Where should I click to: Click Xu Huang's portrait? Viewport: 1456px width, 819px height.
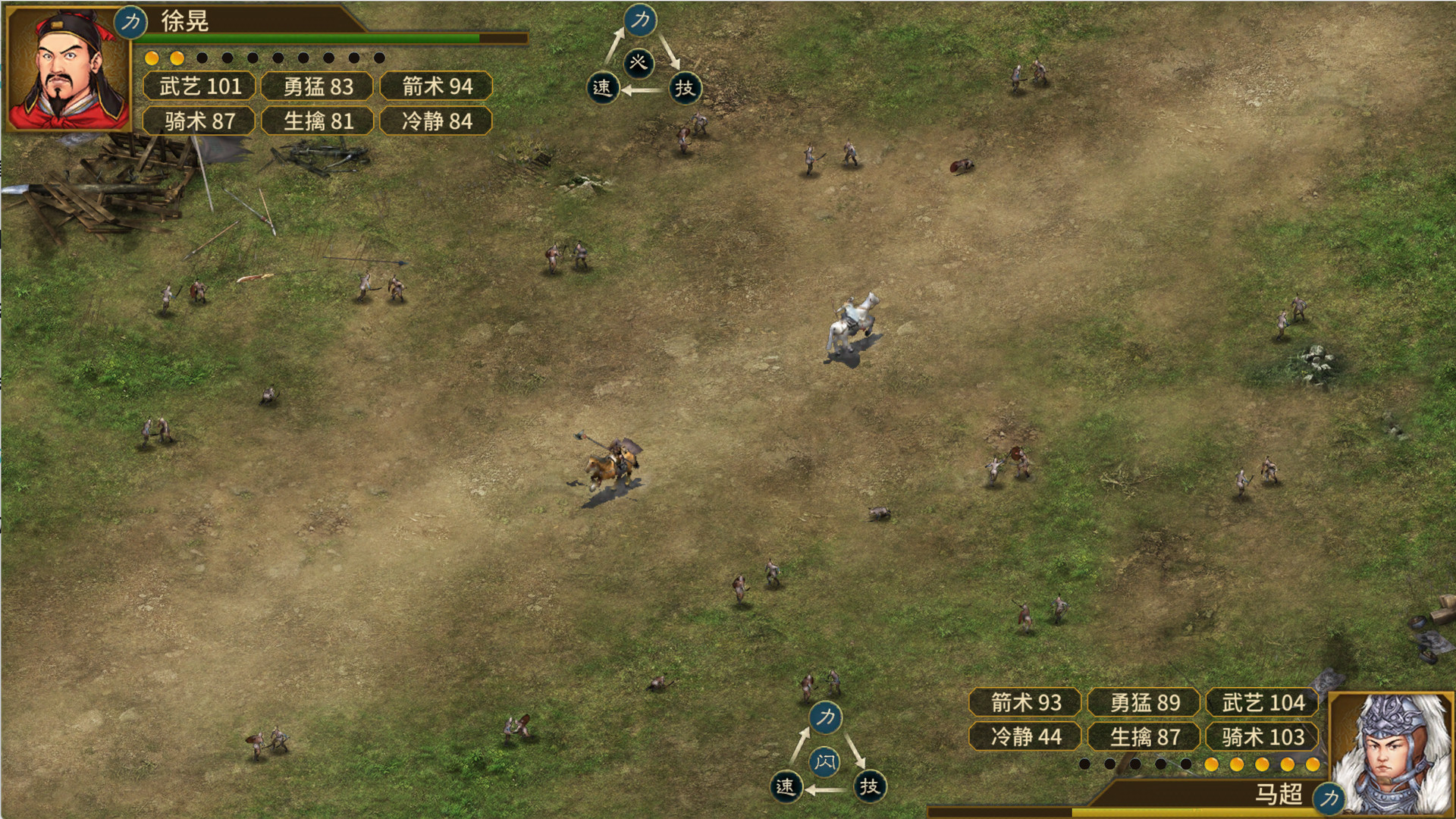coord(67,69)
